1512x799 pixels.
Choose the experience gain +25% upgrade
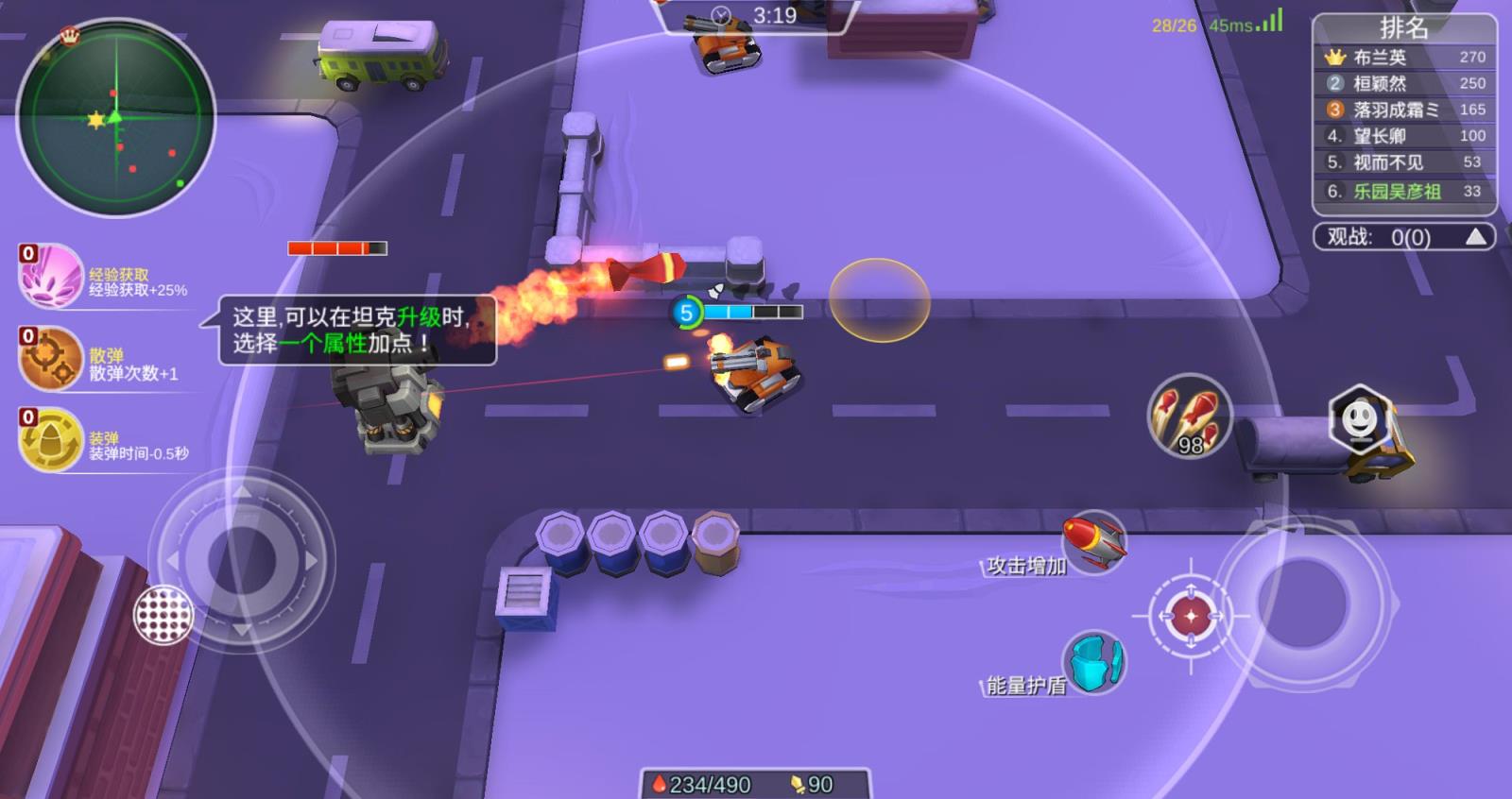click(x=52, y=276)
